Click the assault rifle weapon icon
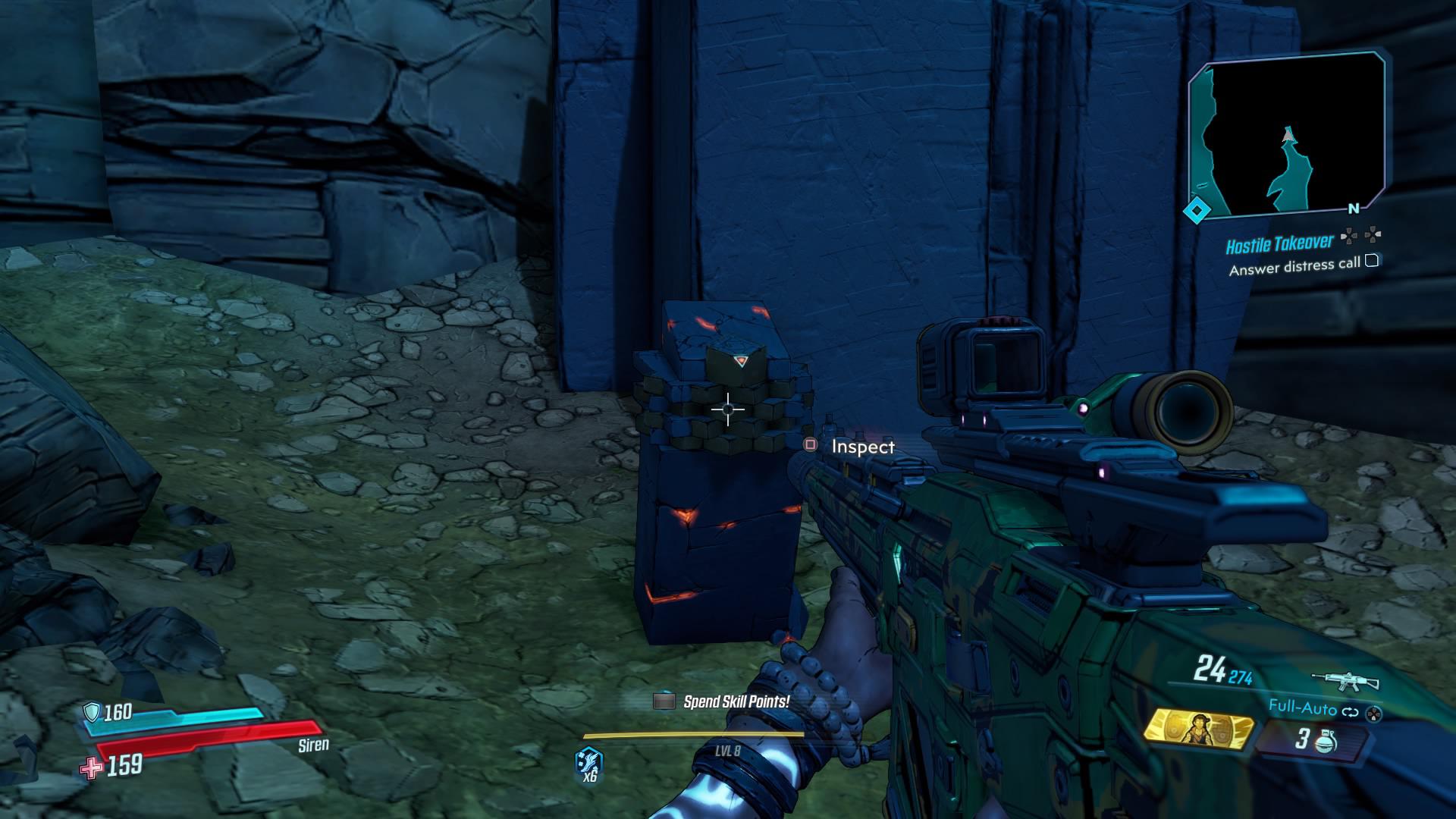 (1345, 680)
